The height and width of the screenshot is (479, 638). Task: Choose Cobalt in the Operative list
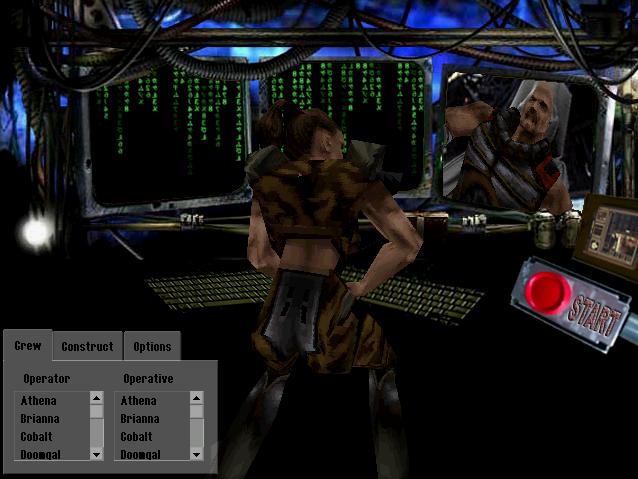[137, 437]
